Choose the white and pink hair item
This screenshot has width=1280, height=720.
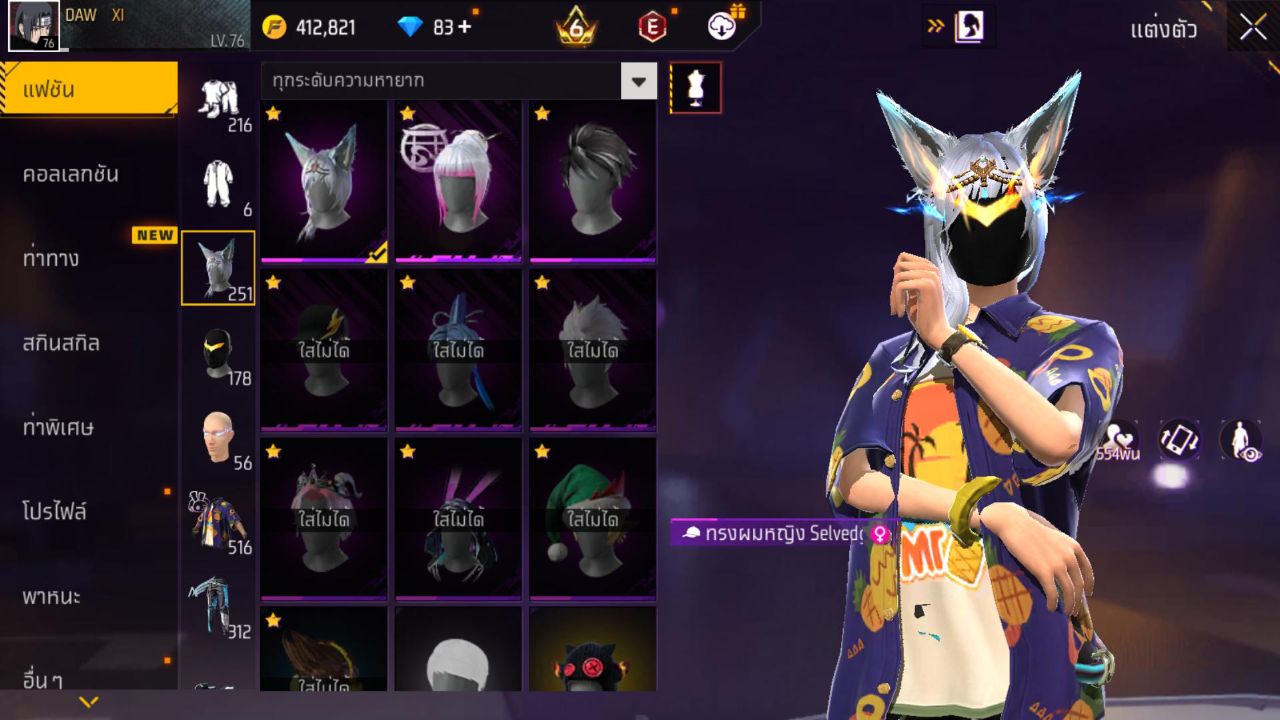(458, 182)
